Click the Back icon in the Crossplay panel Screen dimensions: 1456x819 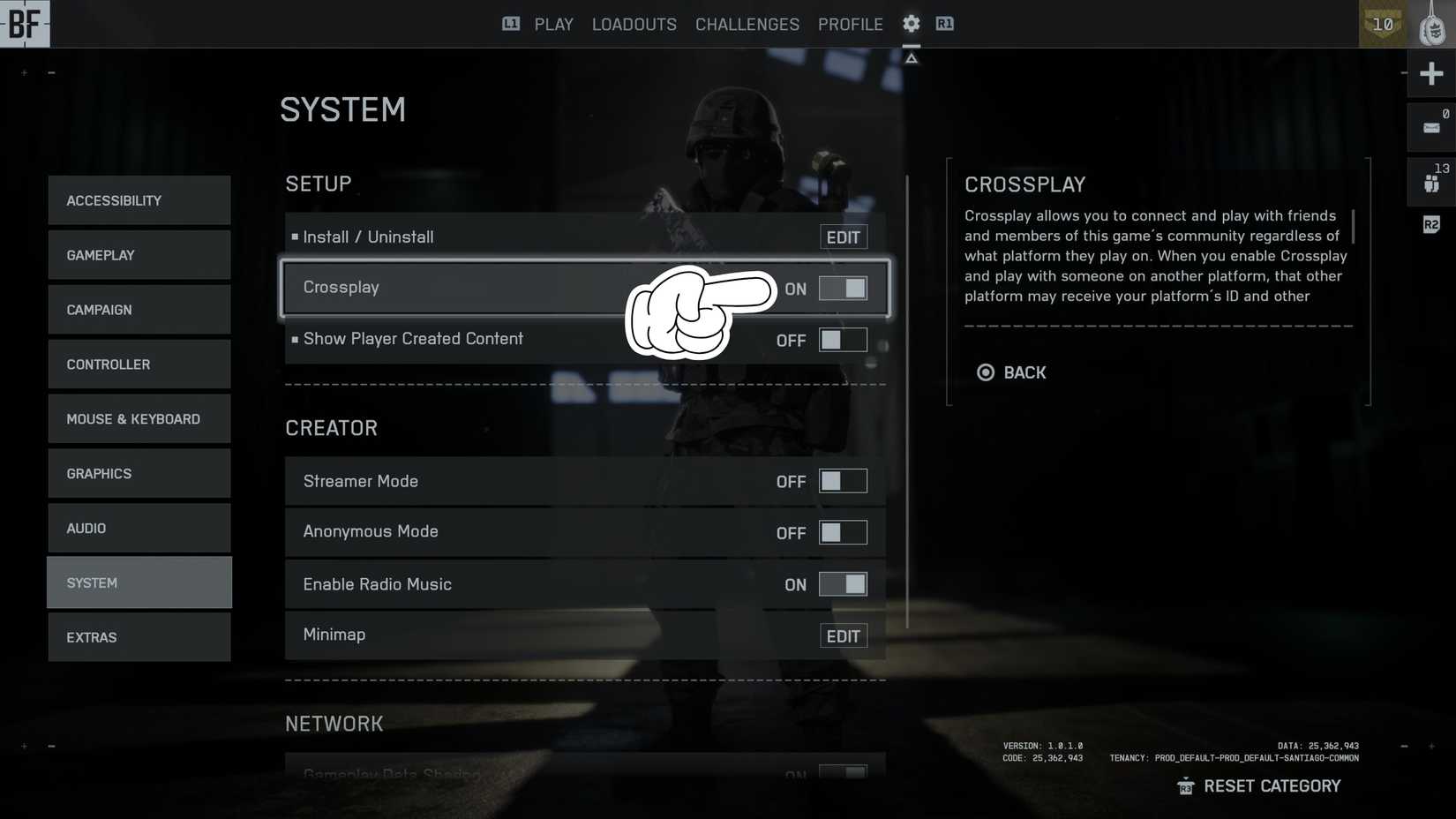click(986, 372)
